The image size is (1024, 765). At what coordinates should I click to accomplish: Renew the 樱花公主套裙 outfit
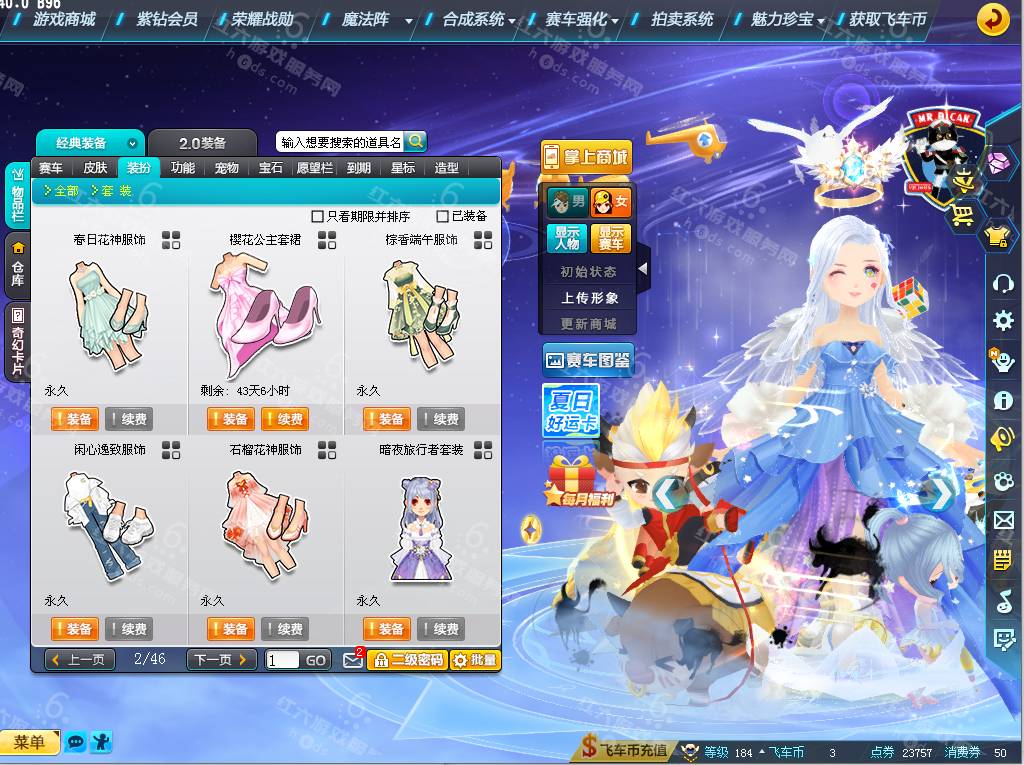[x=285, y=419]
